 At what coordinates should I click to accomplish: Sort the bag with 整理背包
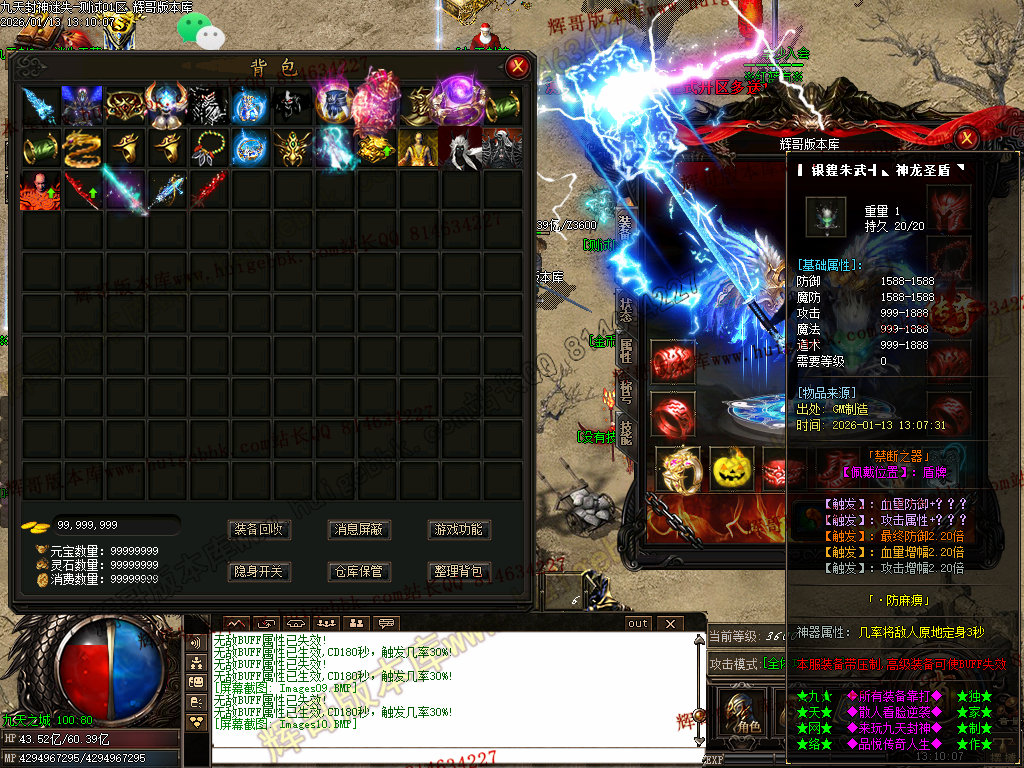coord(458,571)
